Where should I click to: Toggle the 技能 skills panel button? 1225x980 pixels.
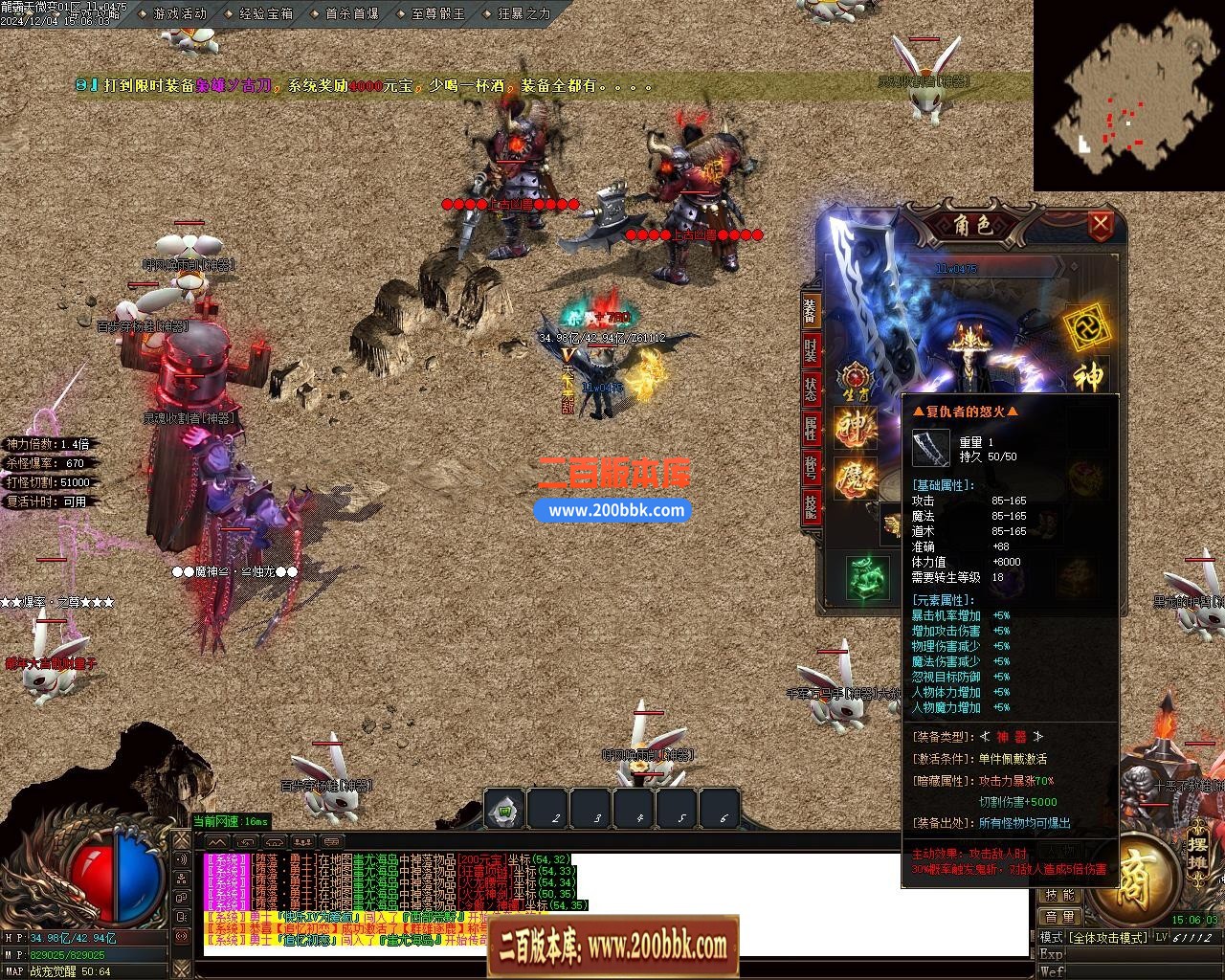(x=1060, y=895)
